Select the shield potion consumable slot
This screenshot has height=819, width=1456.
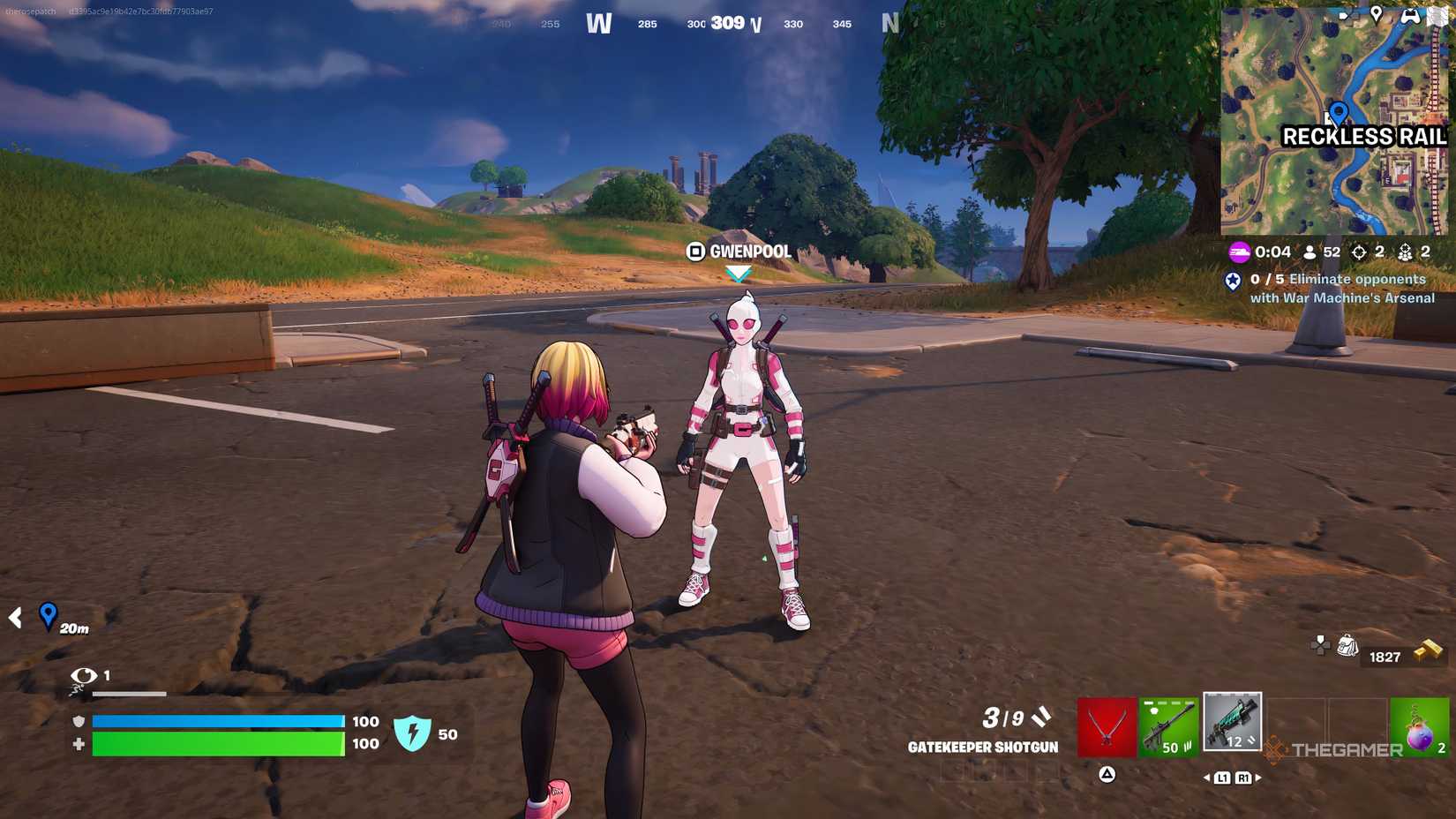pos(1418,725)
